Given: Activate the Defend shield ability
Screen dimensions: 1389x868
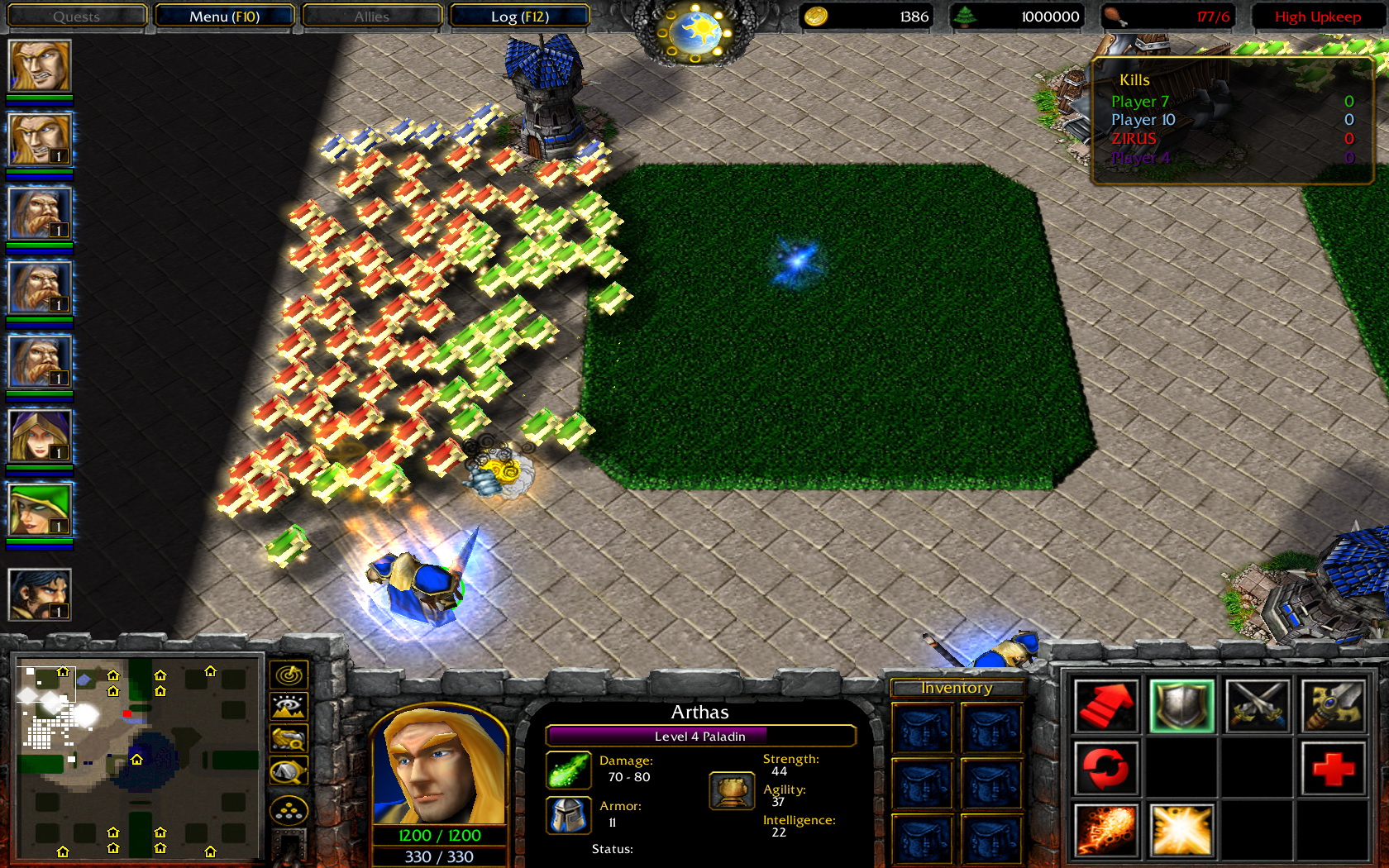Looking at the screenshot, I should (x=1181, y=706).
